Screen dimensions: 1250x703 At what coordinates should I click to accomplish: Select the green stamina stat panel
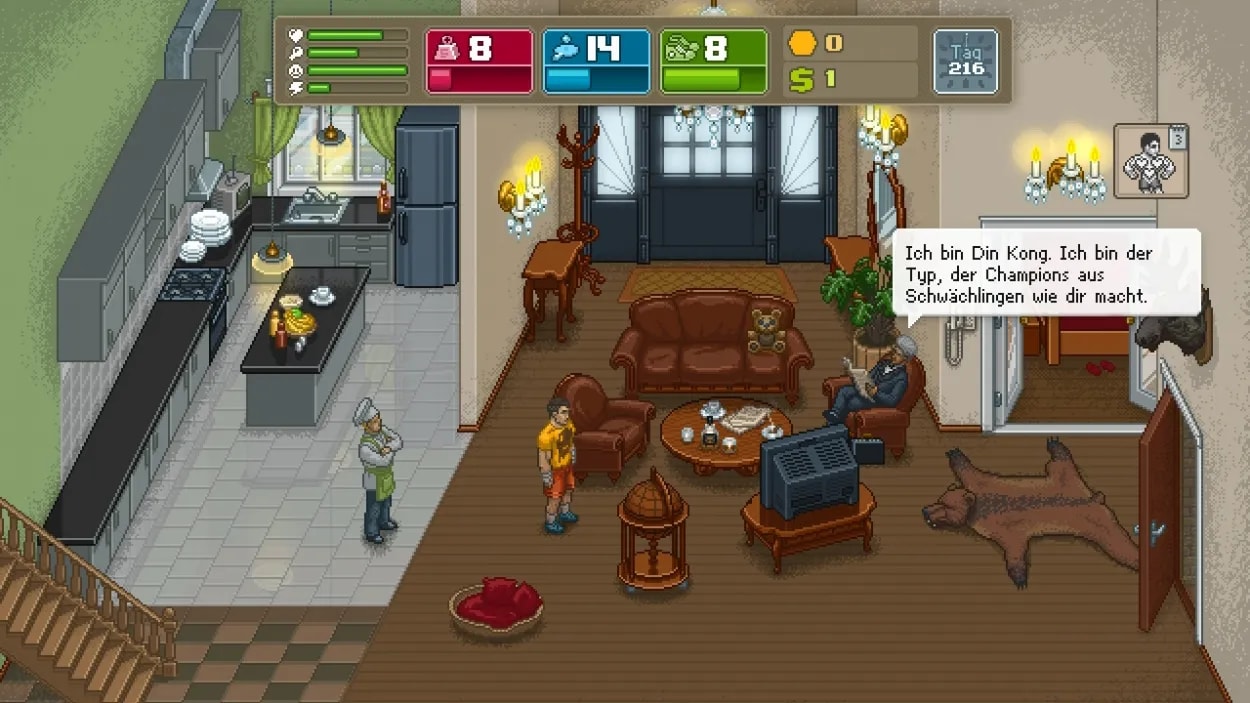click(x=713, y=61)
